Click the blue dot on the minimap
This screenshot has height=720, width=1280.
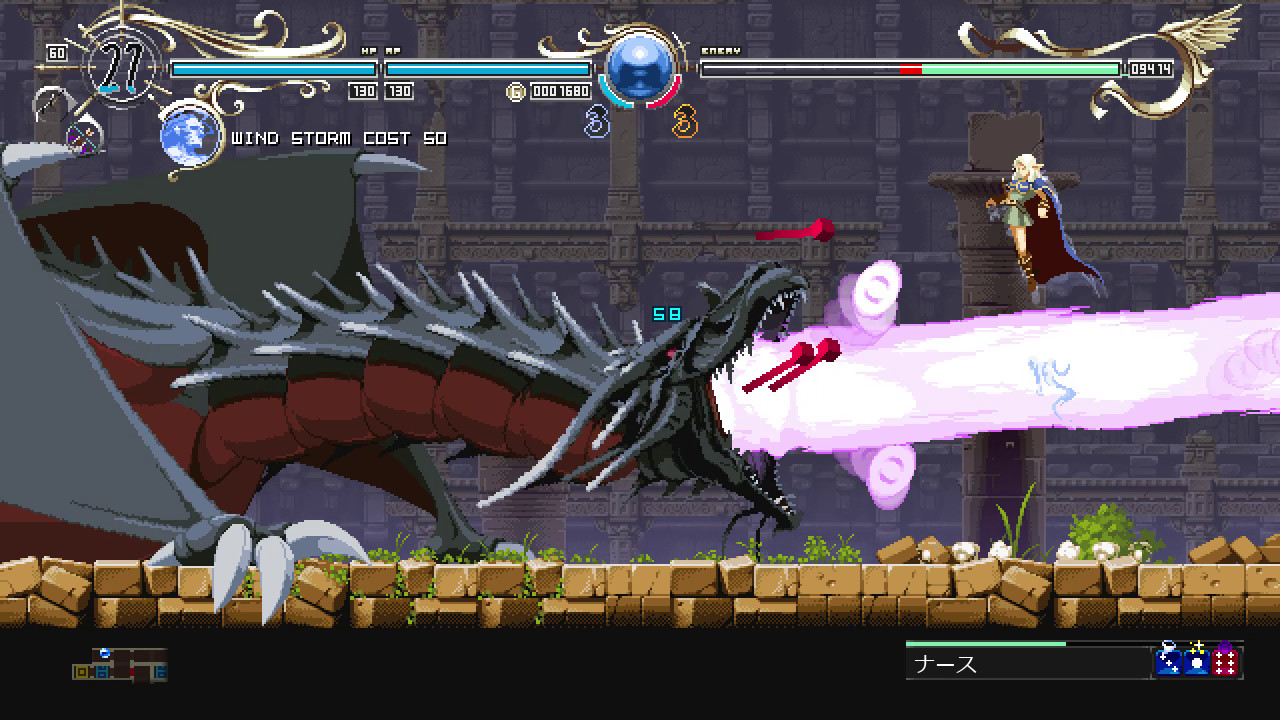103,653
